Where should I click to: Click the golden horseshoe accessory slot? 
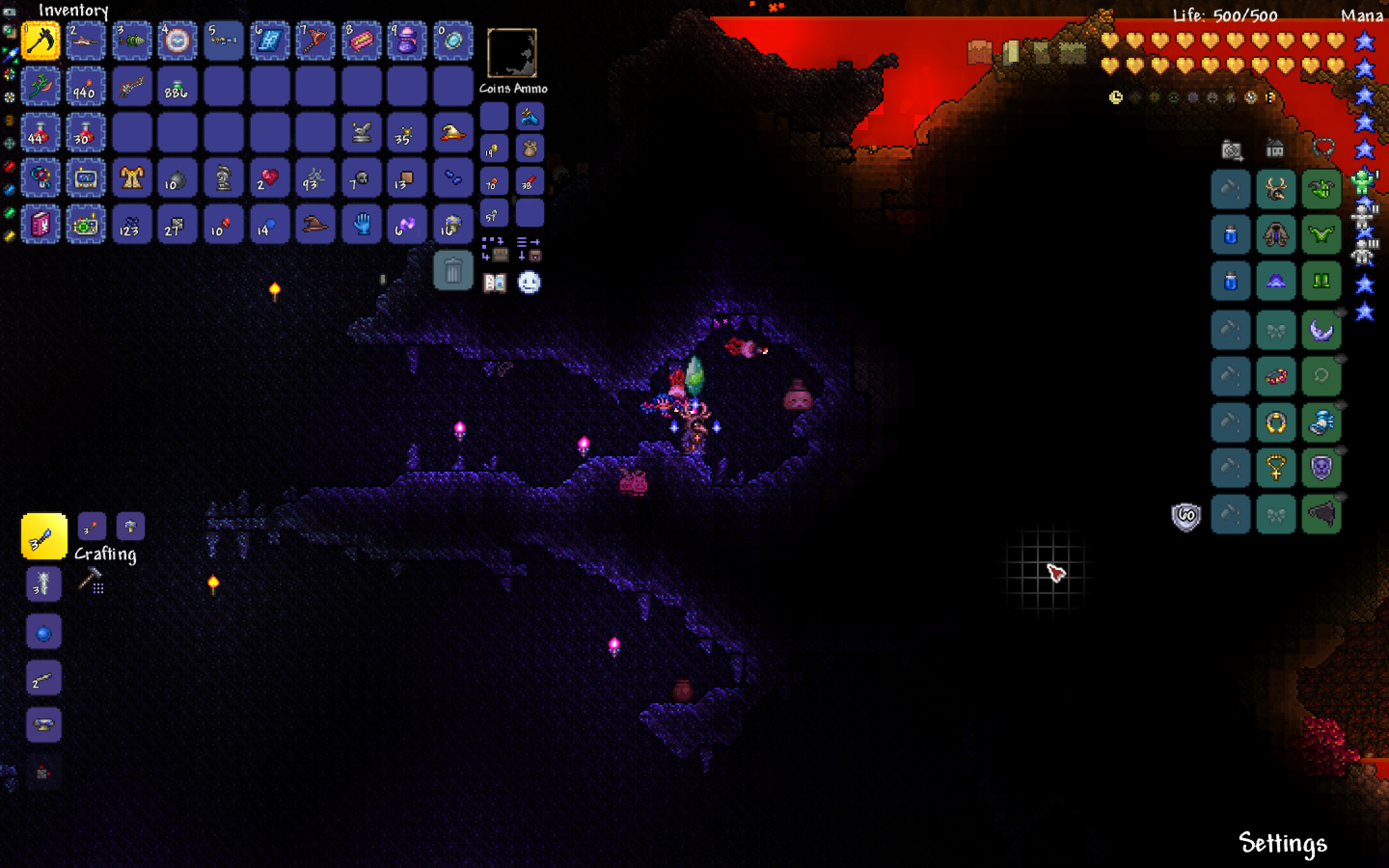point(1275,423)
